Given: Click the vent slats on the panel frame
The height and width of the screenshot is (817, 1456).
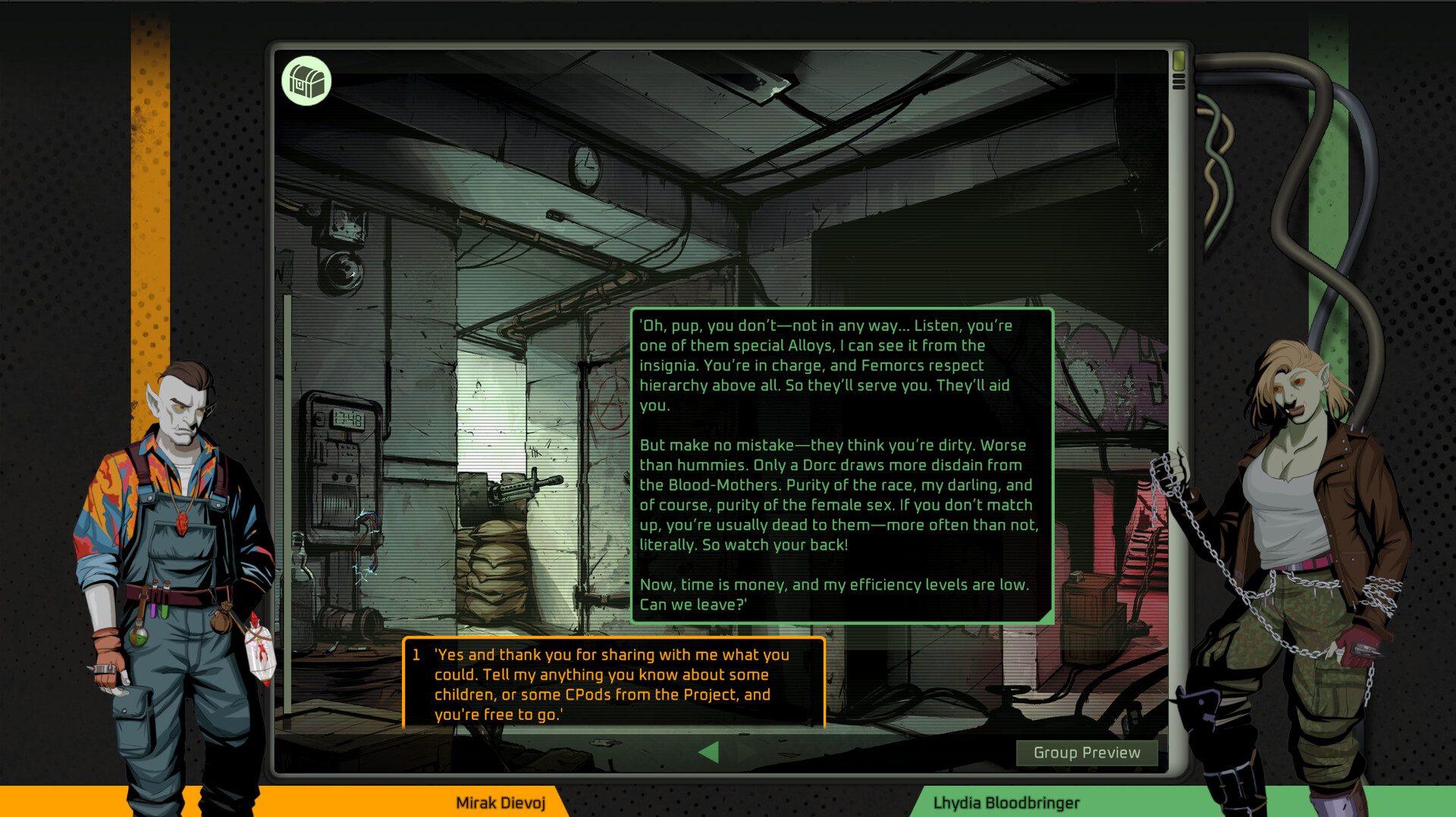Looking at the screenshot, I should click(1179, 81).
